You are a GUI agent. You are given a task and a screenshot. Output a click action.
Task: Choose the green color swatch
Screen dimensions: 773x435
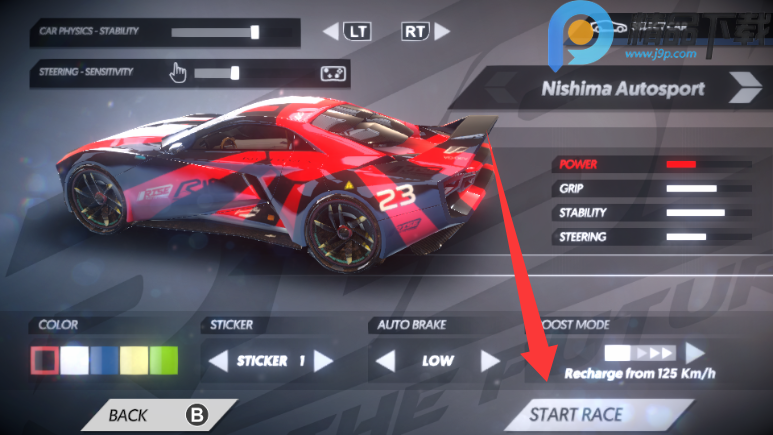[163, 360]
